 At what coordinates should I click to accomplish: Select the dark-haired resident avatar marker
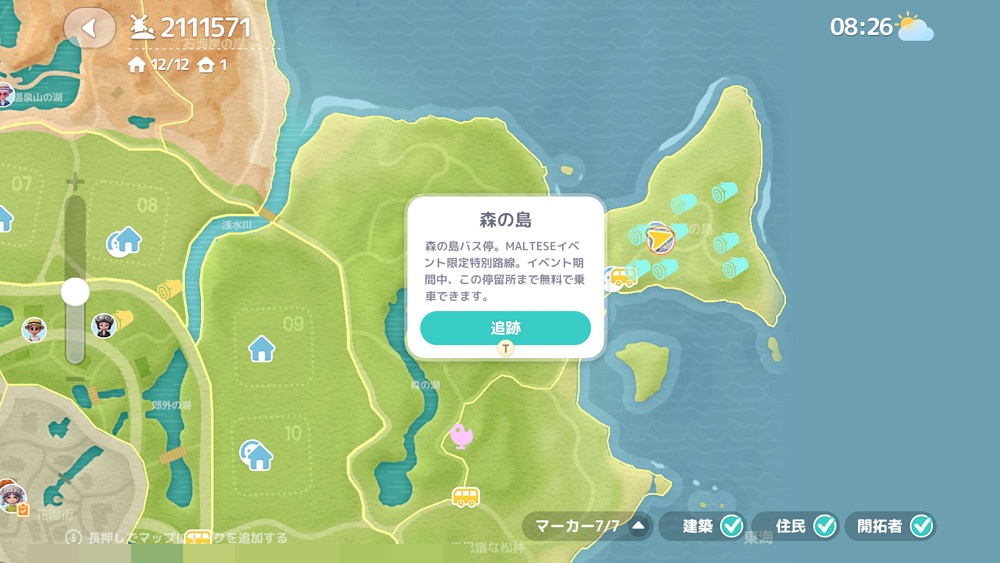pos(104,325)
